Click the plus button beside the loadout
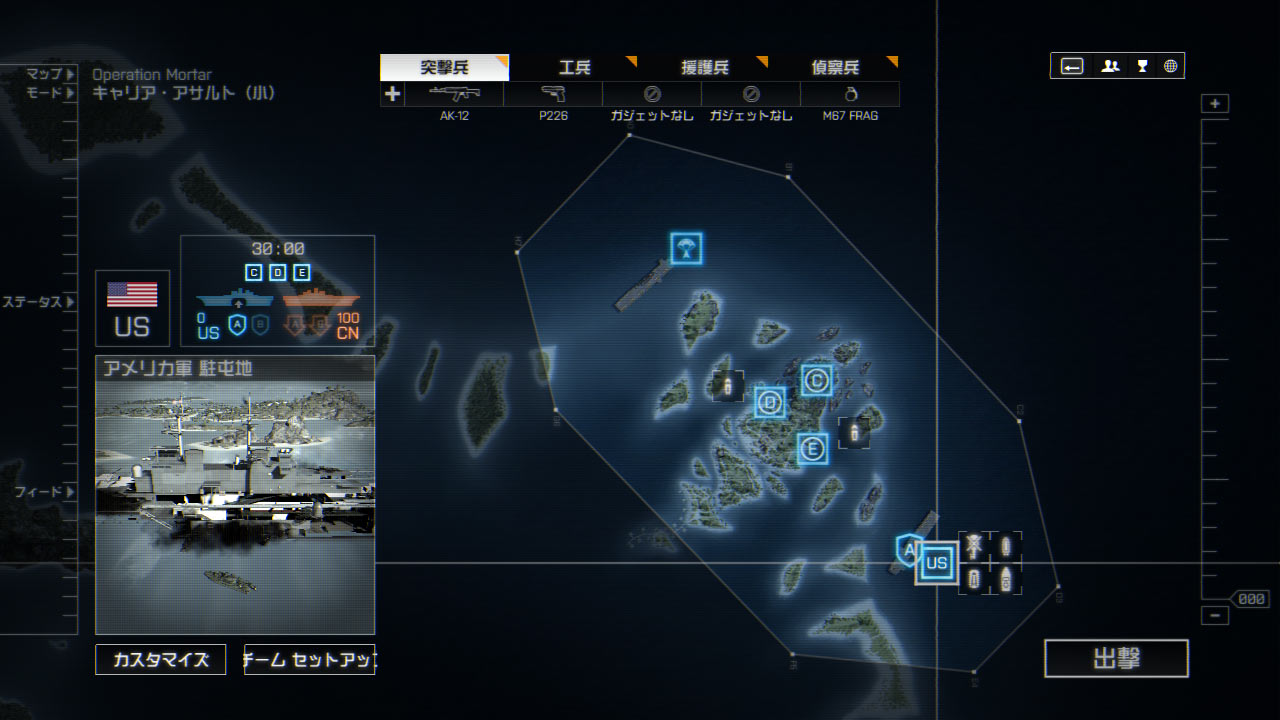The image size is (1280, 720). (392, 94)
